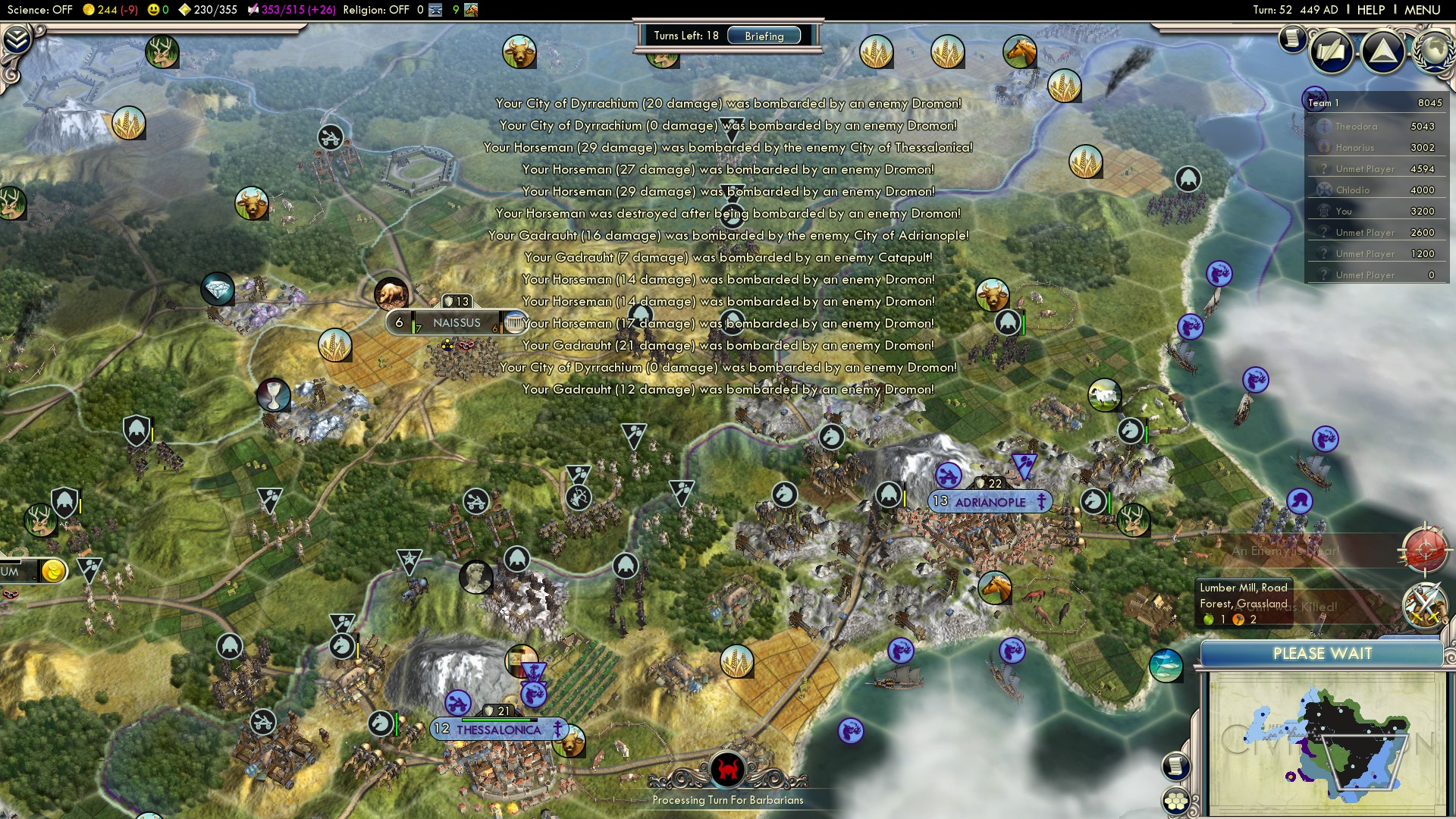Select the Adrianople city banner
Image resolution: width=1456 pixels, height=819 pixels.
point(990,502)
